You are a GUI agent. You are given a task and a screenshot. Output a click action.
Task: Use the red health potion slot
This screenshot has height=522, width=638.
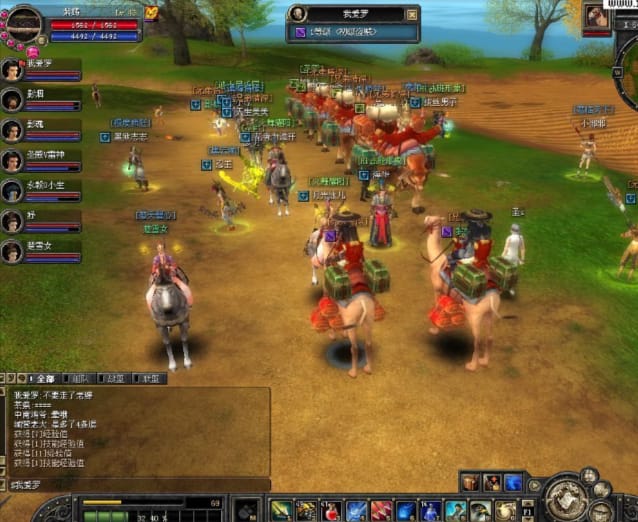332,510
